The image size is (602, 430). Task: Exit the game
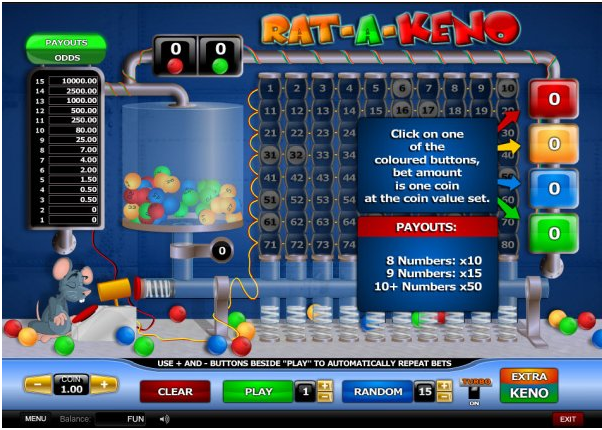[567, 419]
